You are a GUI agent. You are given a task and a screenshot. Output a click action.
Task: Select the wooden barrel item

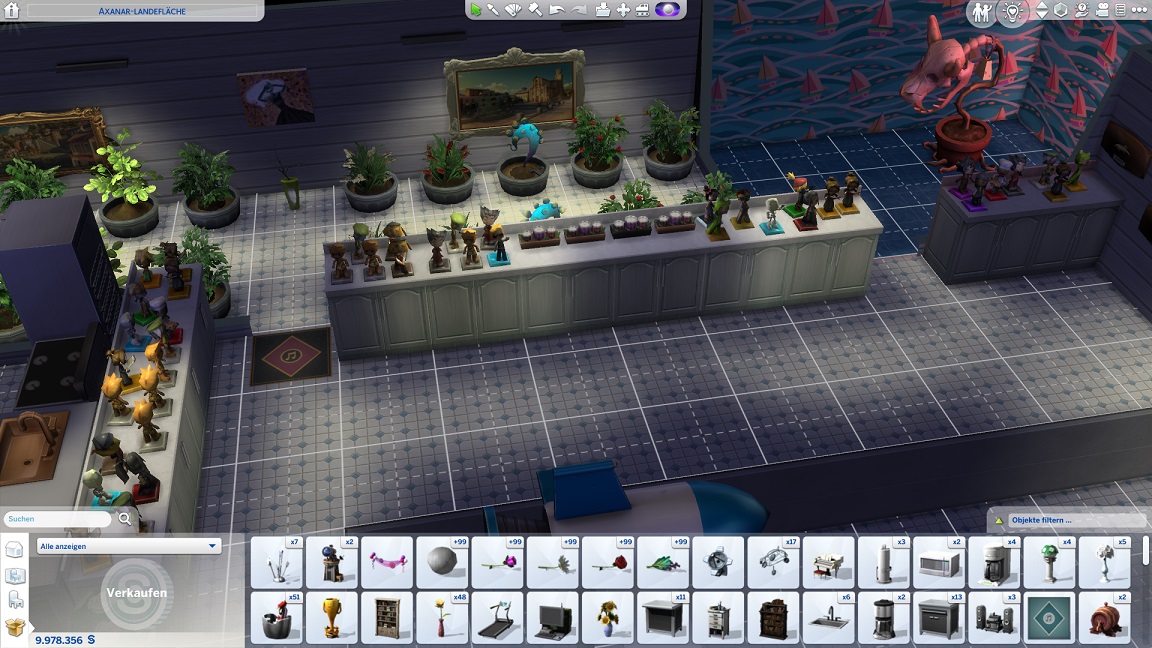pyautogui.click(x=1105, y=618)
